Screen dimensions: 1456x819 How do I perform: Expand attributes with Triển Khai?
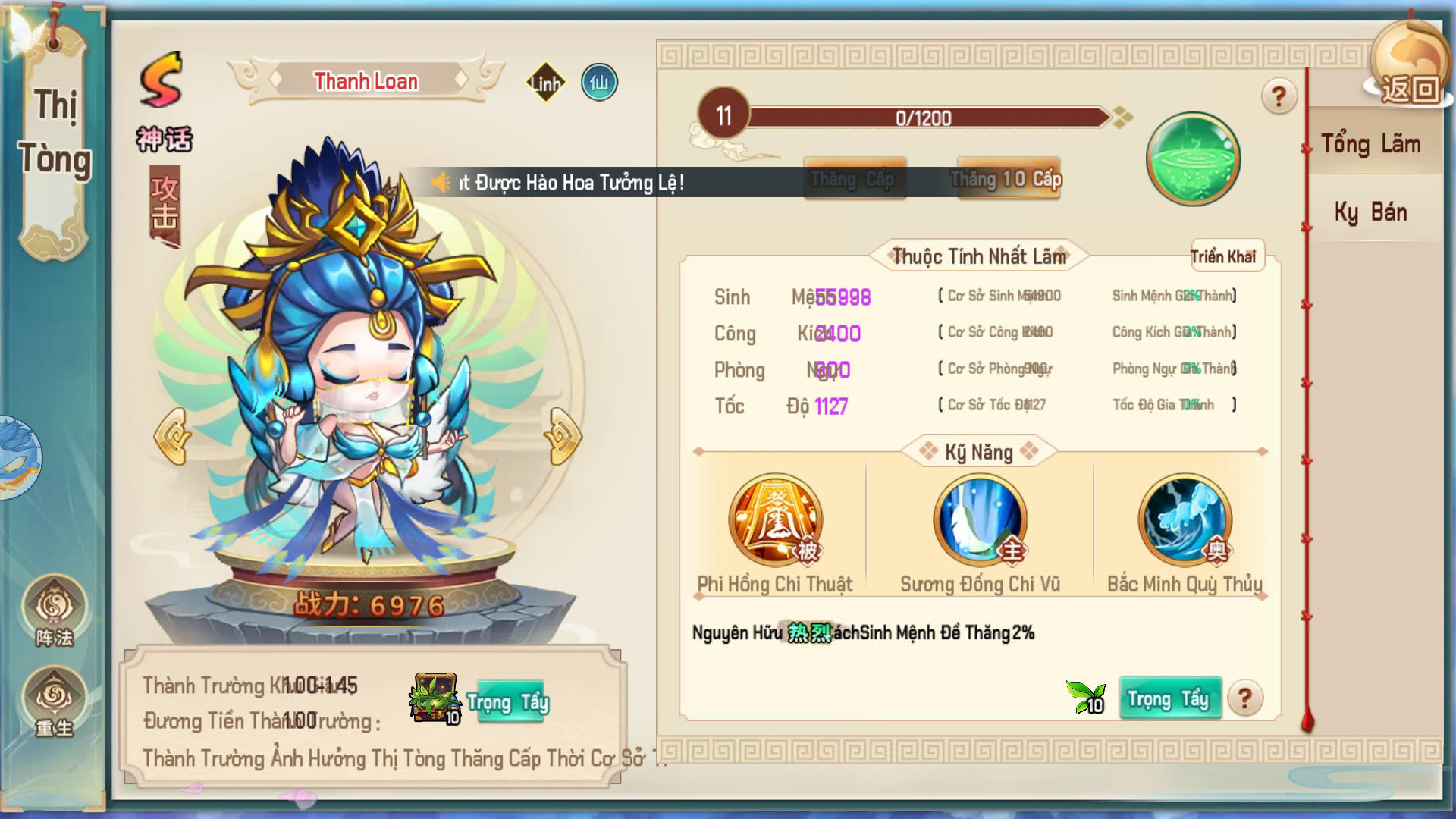[x=1223, y=257]
